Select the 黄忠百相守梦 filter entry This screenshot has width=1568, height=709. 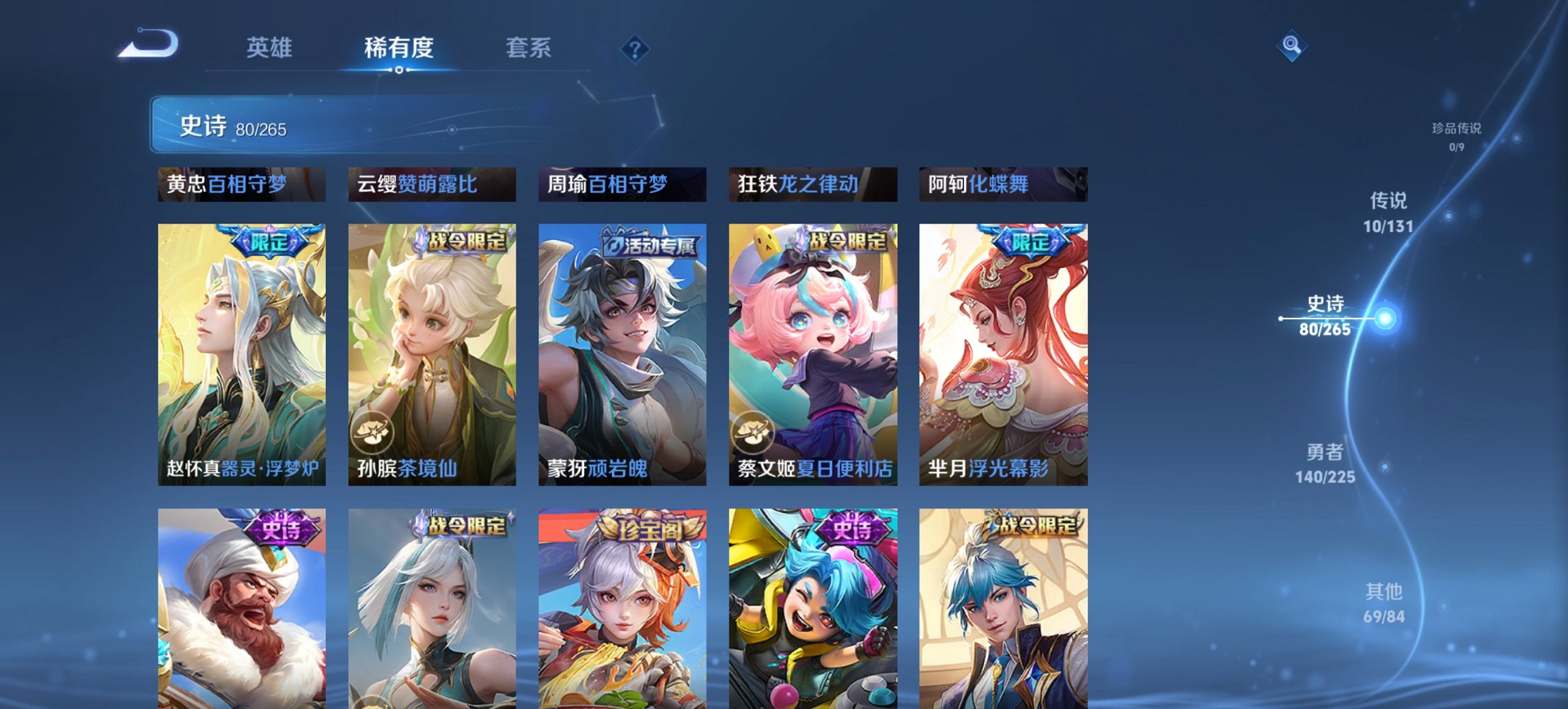click(241, 183)
